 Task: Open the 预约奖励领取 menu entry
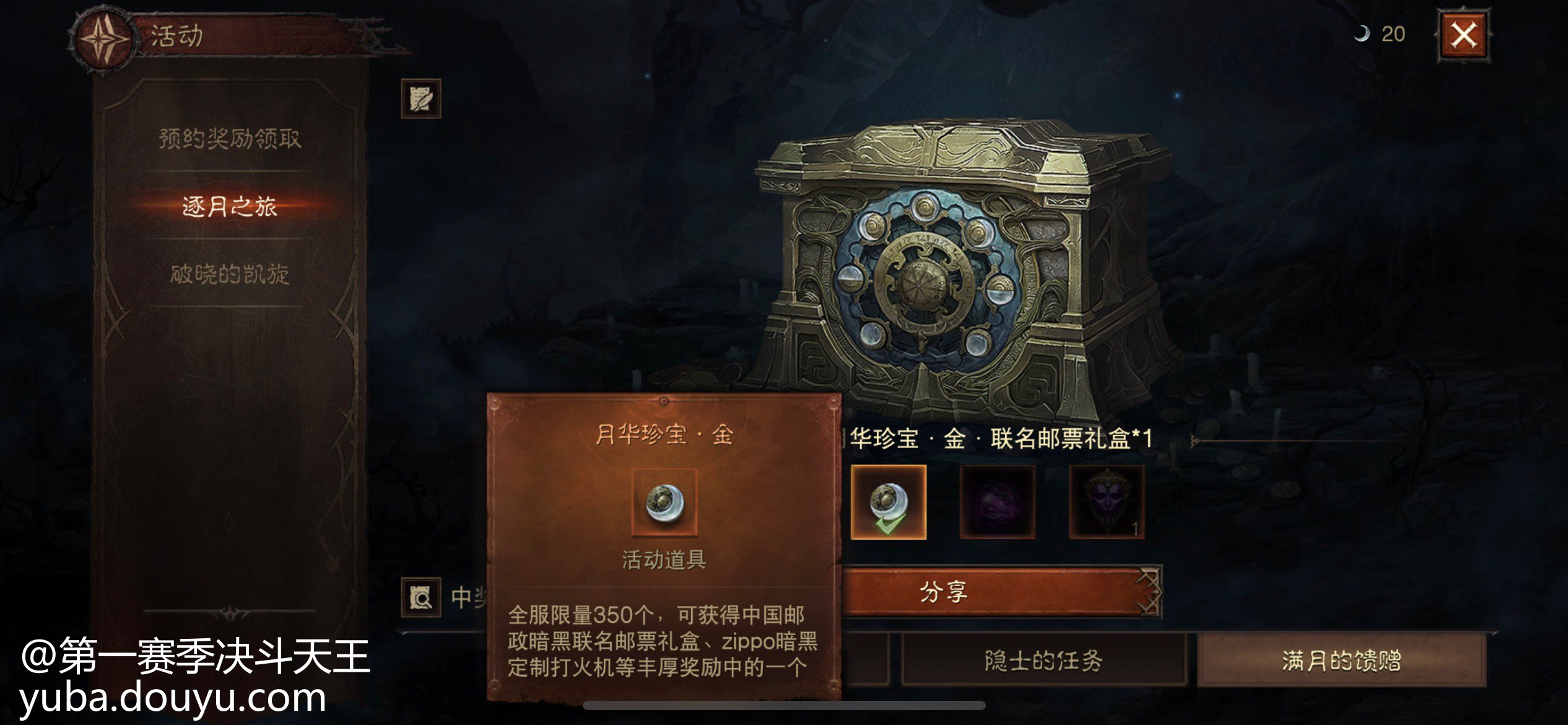tap(230, 138)
